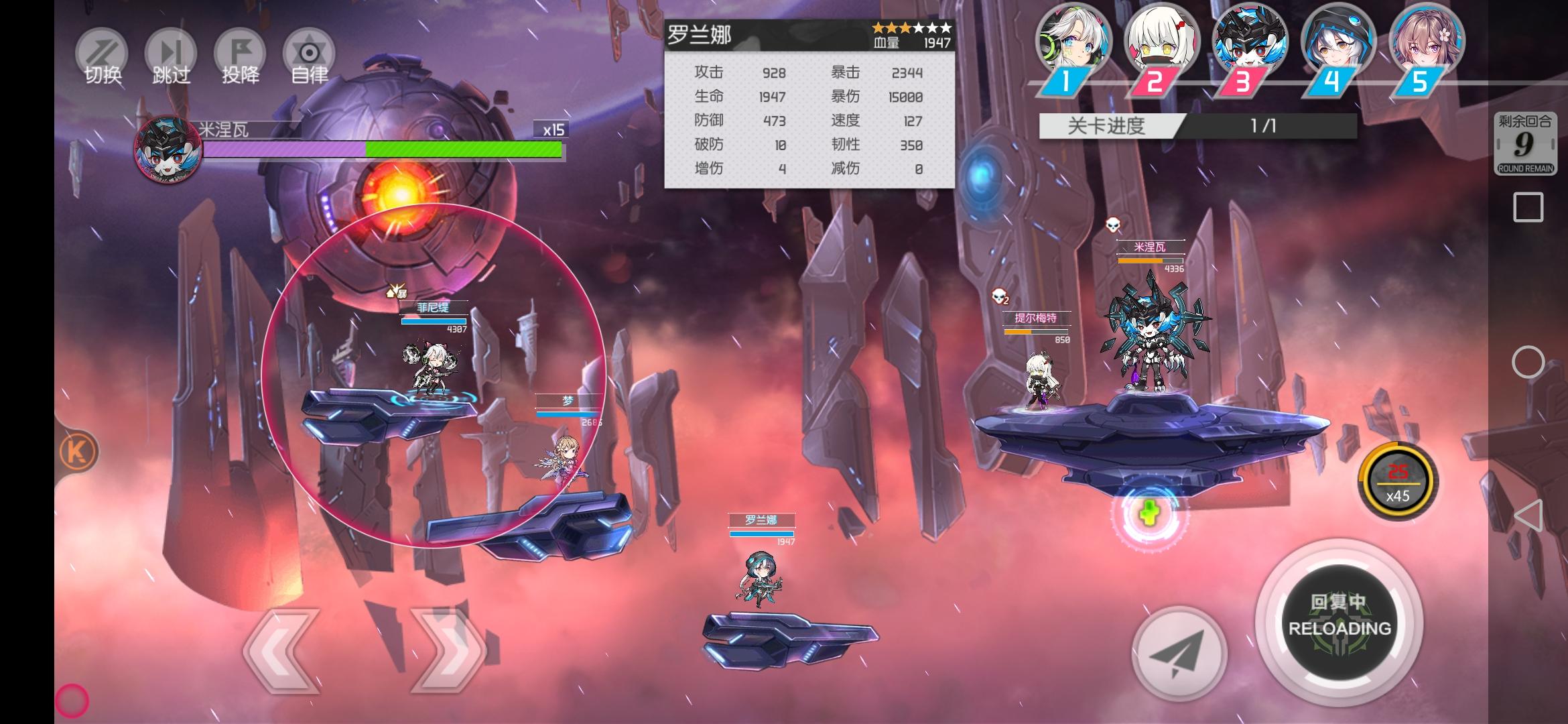
Task: Tap the Android home circle button
Action: tap(1528, 363)
